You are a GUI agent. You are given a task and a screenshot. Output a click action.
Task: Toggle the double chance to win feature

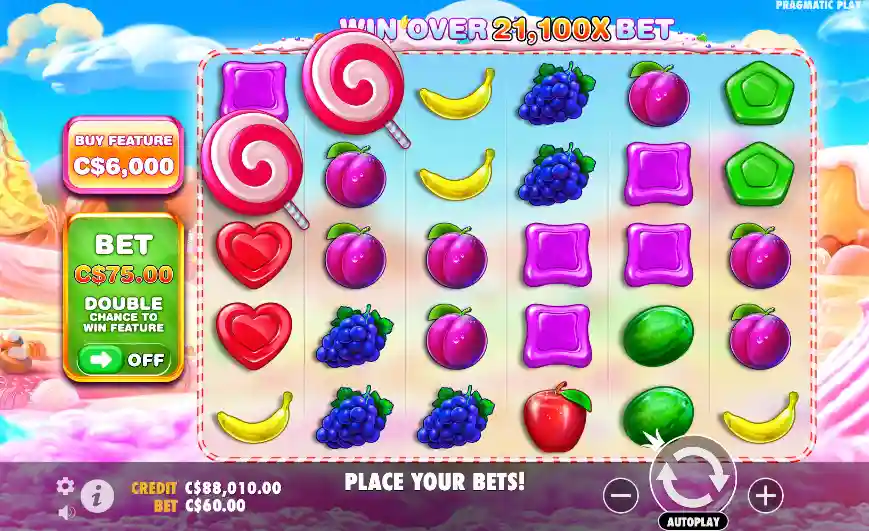click(124, 359)
